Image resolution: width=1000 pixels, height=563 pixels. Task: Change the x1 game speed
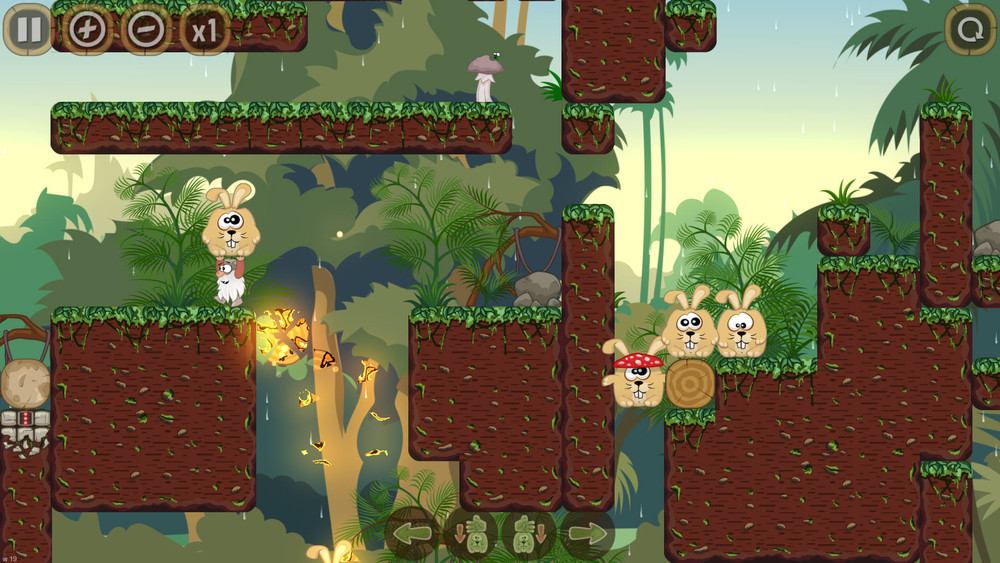[x=205, y=30]
